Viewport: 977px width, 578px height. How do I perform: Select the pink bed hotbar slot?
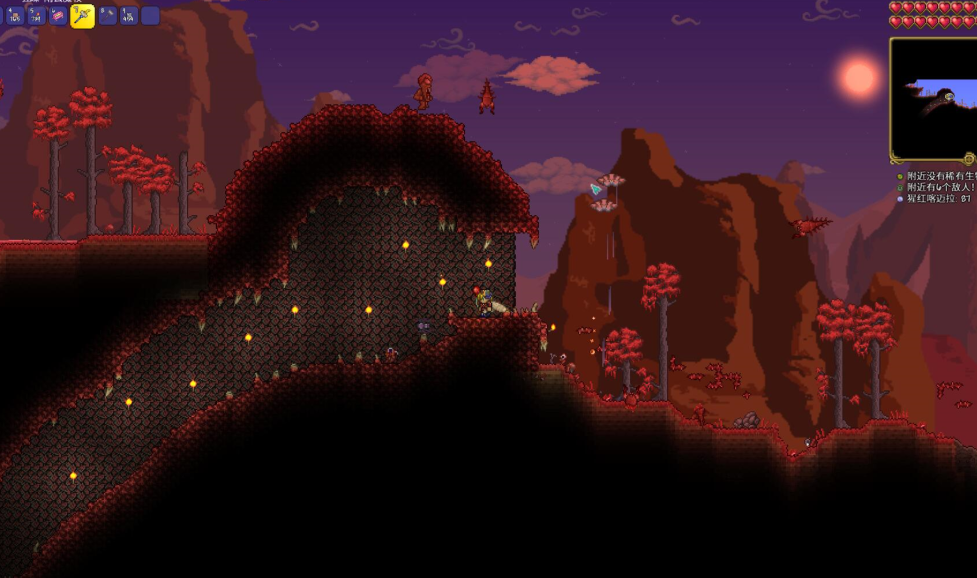coord(59,15)
